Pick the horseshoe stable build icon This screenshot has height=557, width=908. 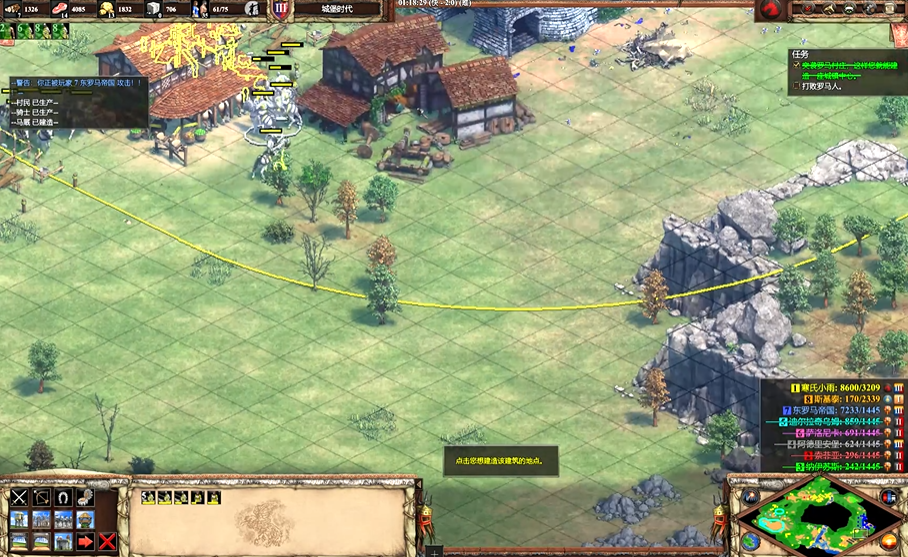63,497
